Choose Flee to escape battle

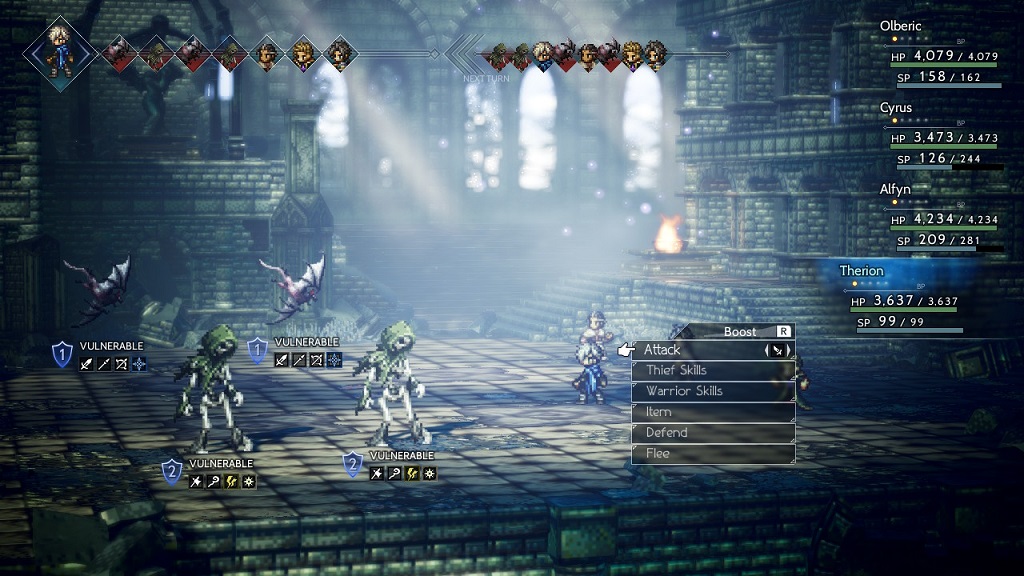coord(714,454)
